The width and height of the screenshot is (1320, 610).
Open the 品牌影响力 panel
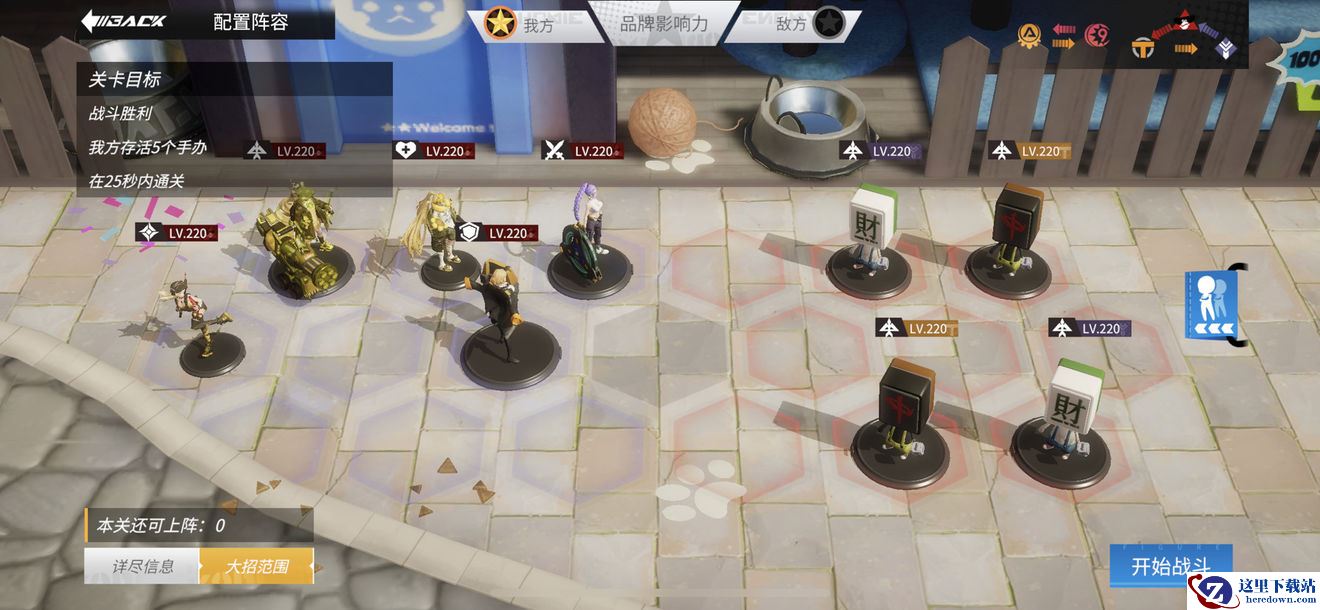[x=664, y=24]
